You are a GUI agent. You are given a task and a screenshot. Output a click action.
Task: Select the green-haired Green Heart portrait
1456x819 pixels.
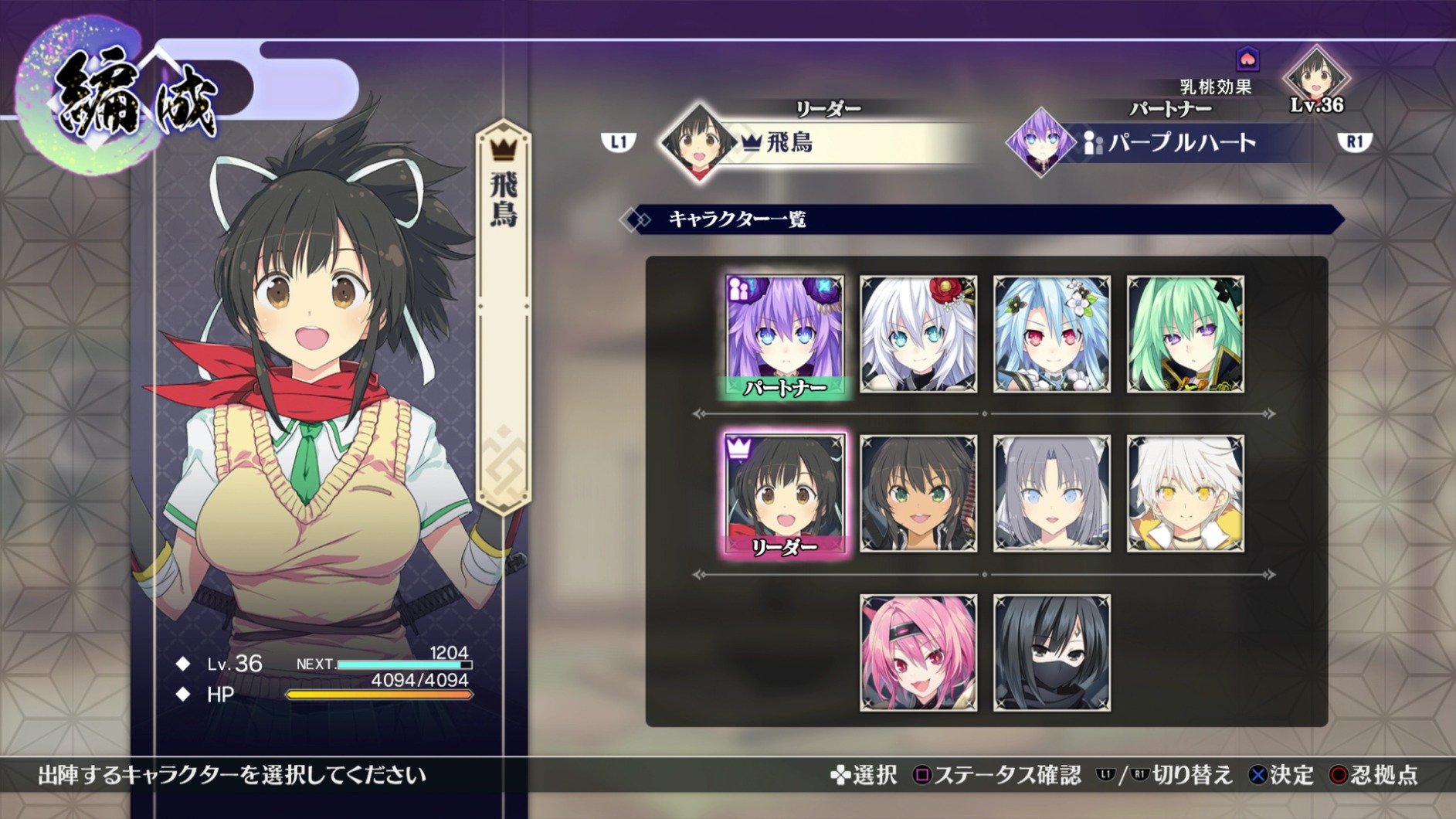(x=1185, y=335)
